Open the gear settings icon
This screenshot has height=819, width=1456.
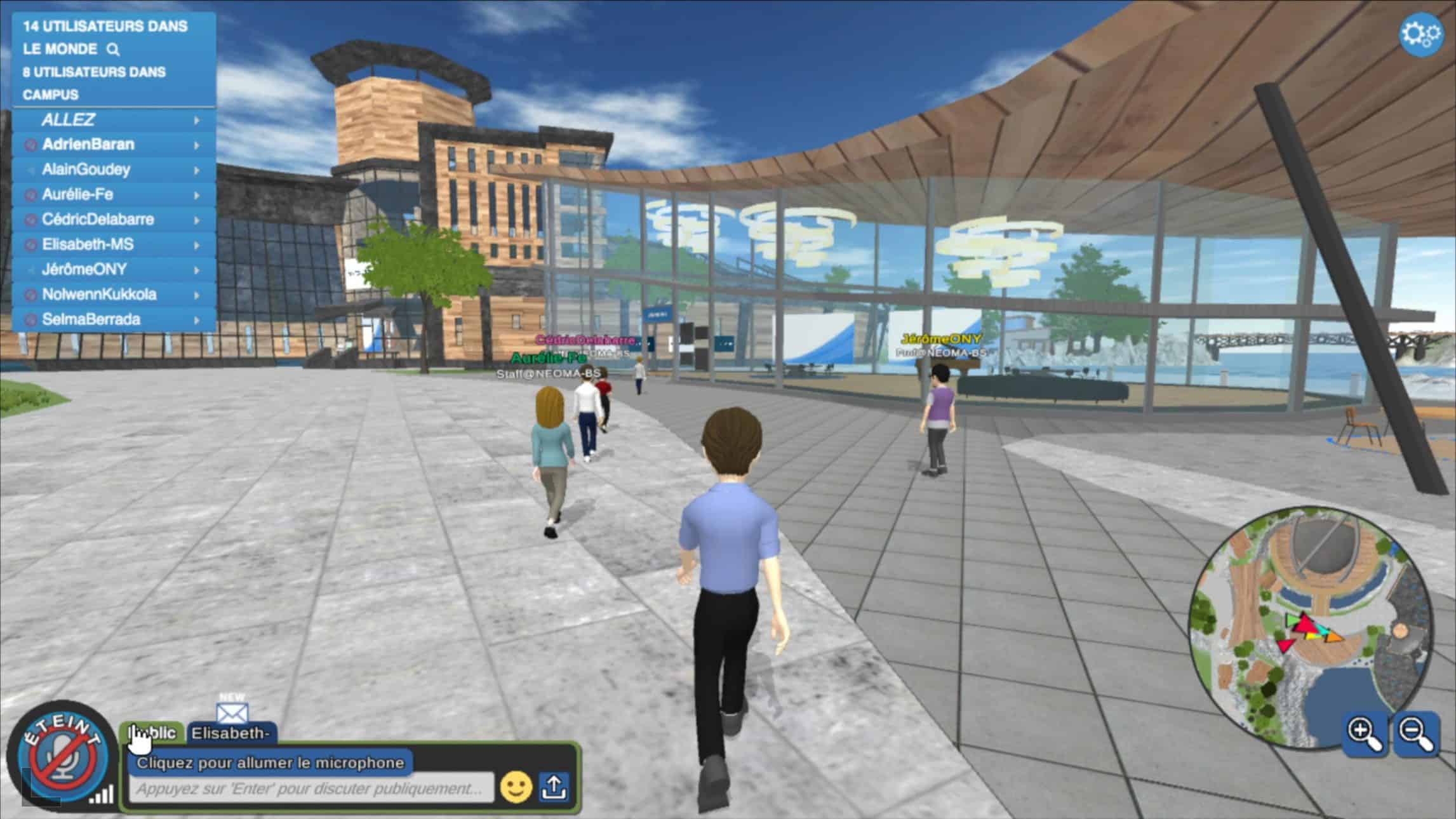click(1420, 33)
